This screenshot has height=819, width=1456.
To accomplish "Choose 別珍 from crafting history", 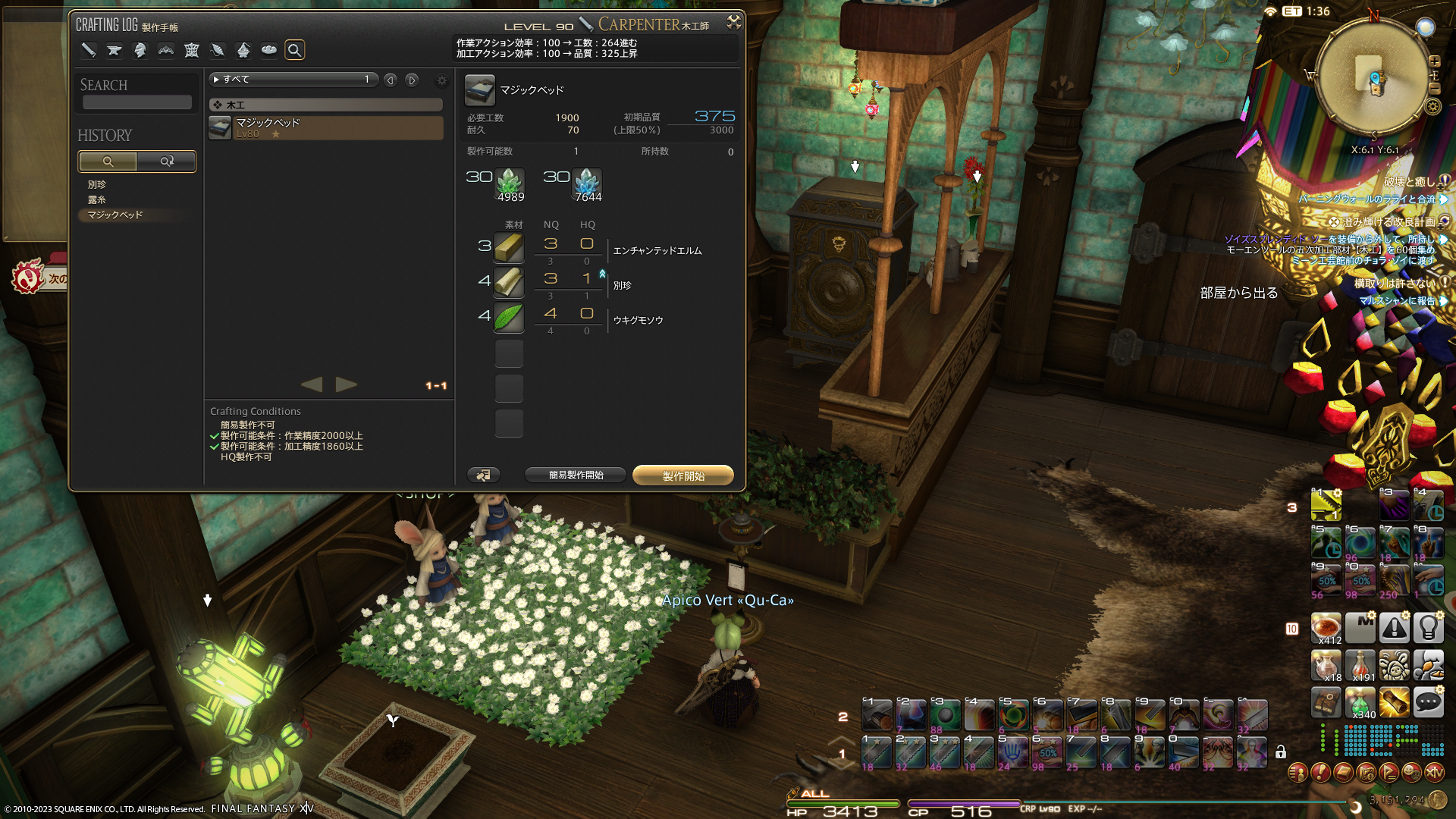I will coord(97,184).
